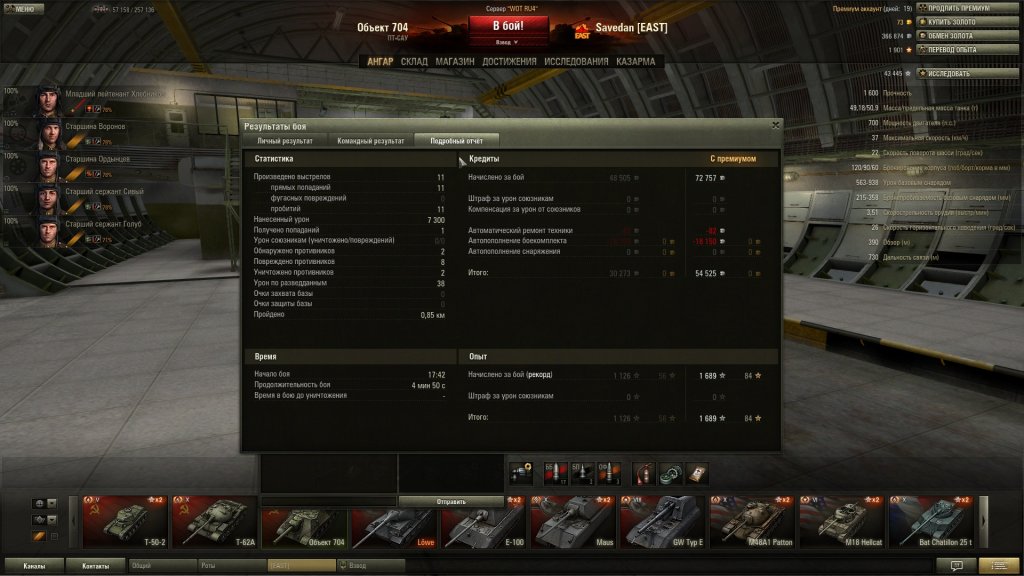1024x576 pixels.
Task: Open the Контакты panel
Action: 96,566
